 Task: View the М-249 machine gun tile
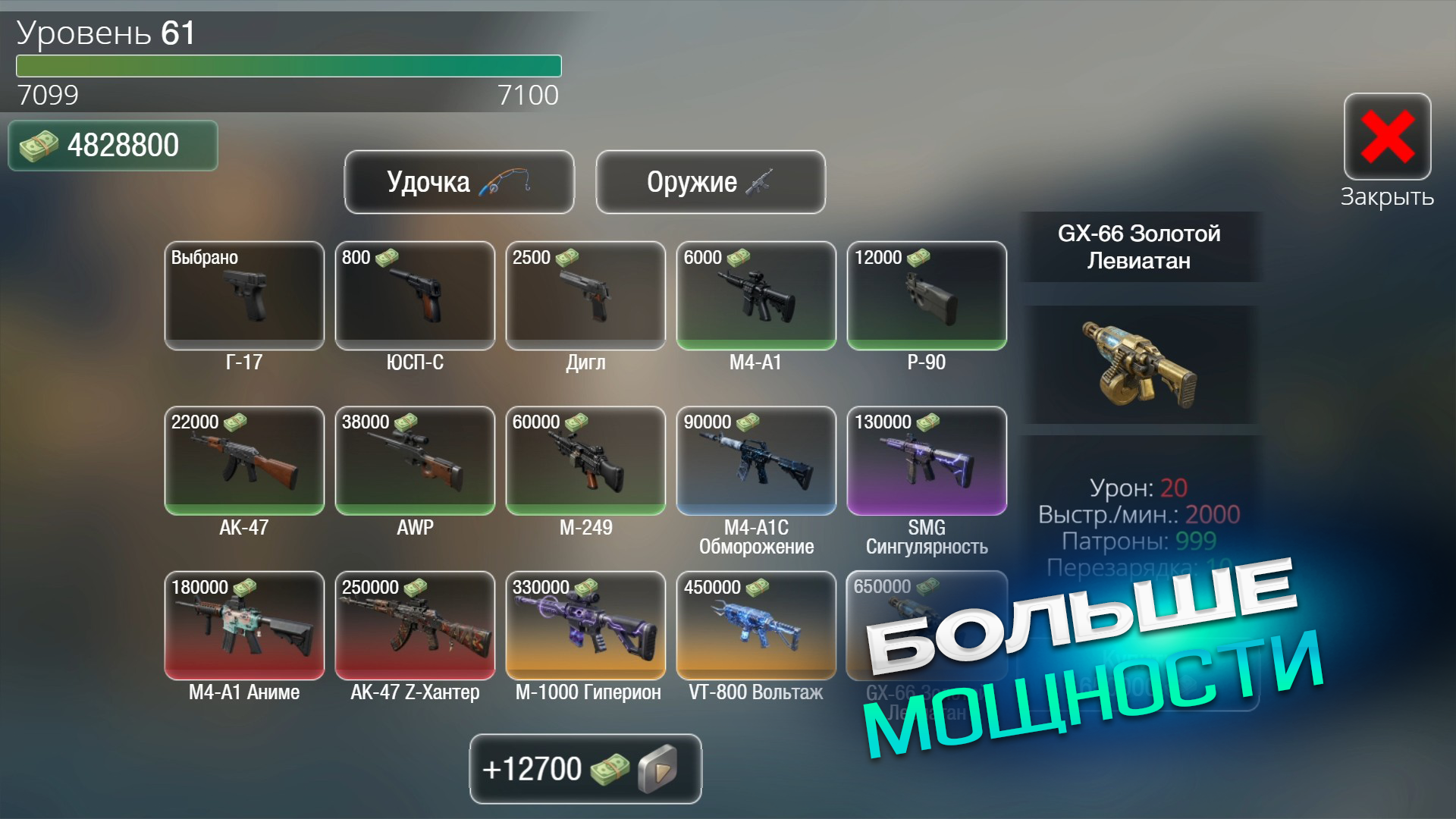click(x=585, y=460)
